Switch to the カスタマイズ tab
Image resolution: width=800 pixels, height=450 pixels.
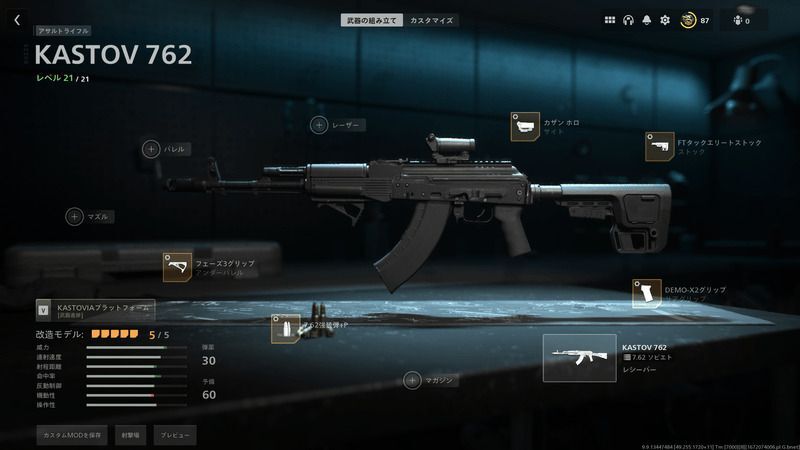431,20
